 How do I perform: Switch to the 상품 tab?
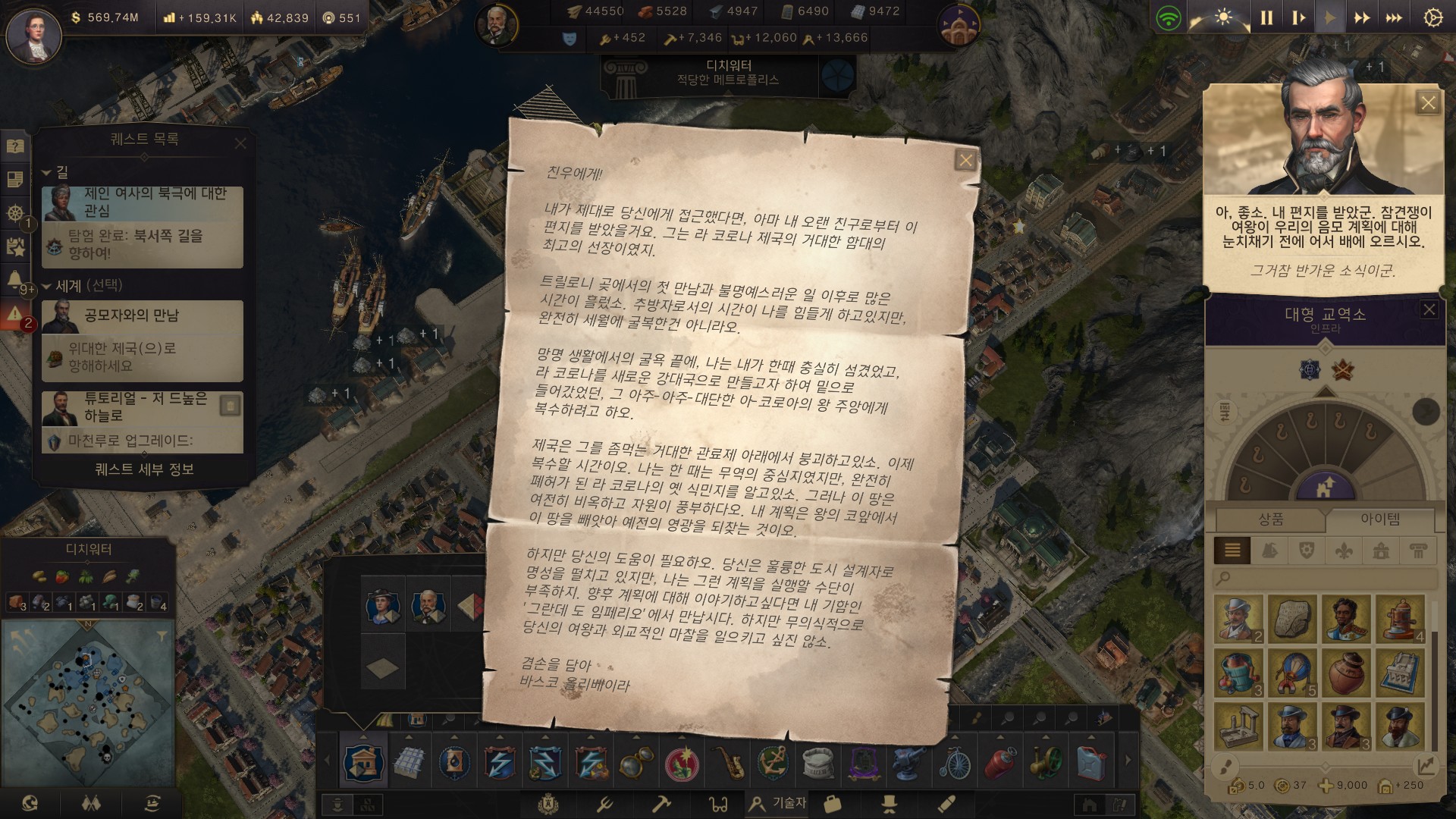1271,519
